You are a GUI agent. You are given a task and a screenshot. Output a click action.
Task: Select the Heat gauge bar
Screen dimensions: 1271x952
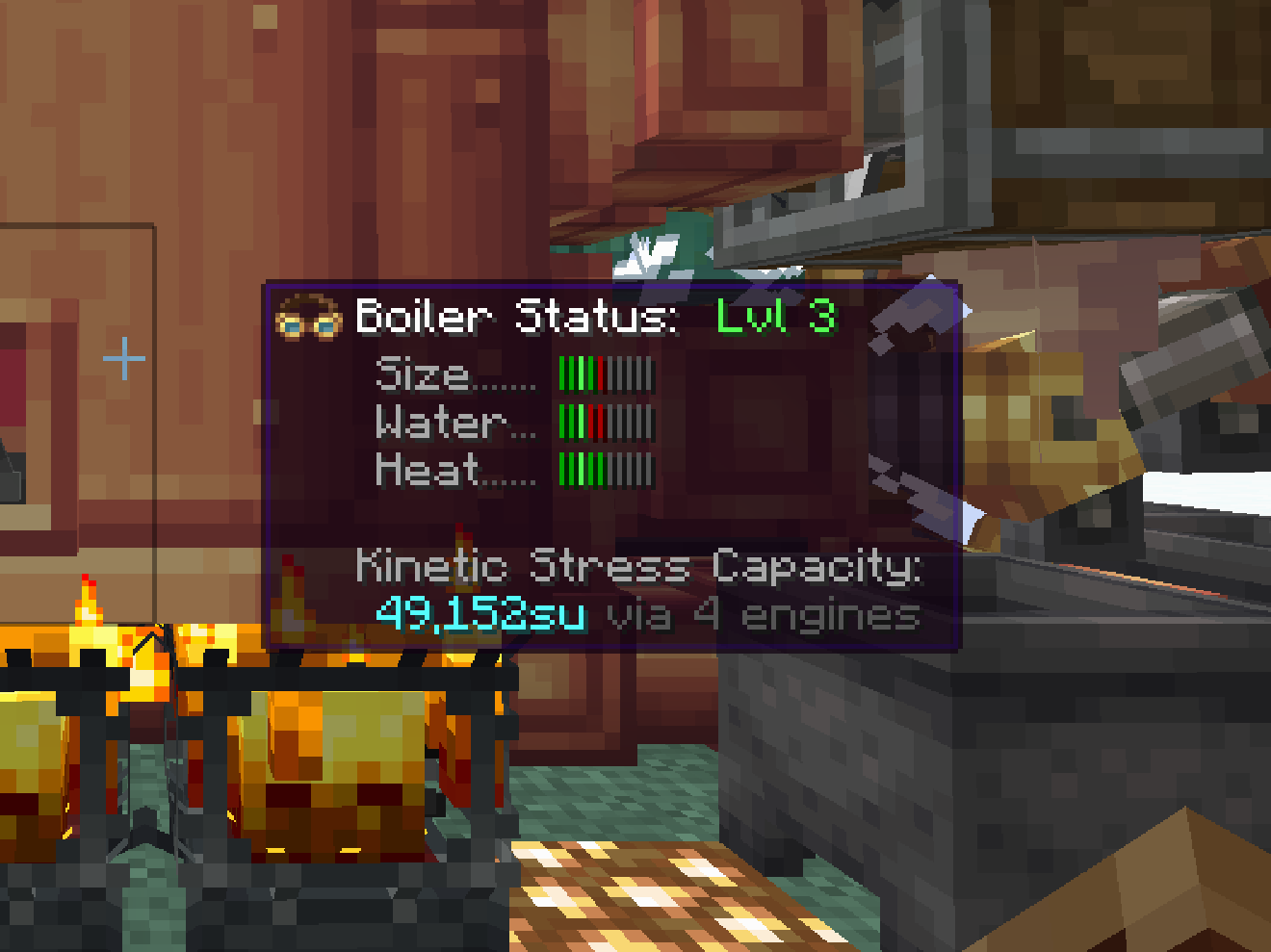click(605, 469)
